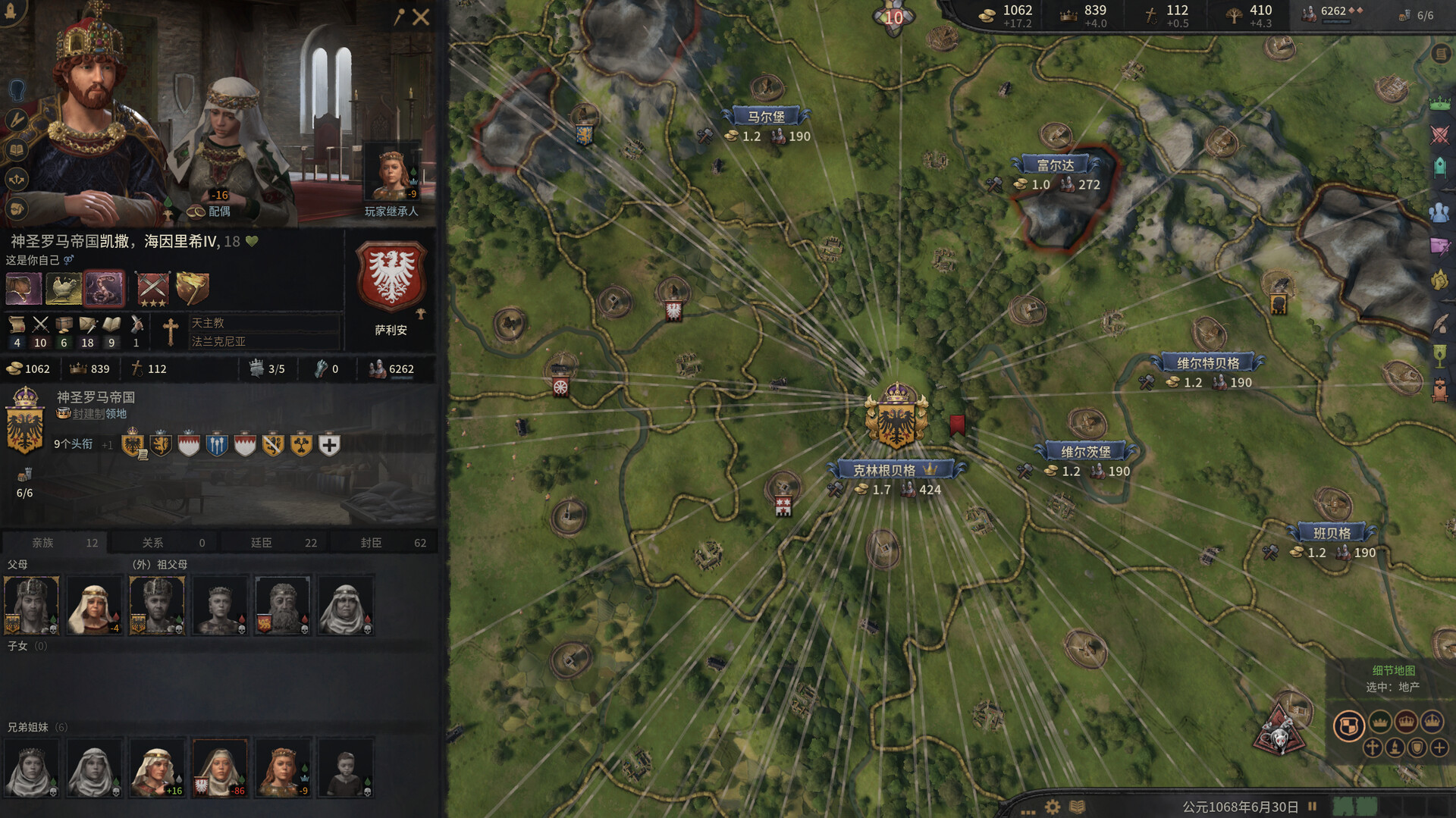Image resolution: width=1456 pixels, height=818 pixels.
Task: Select the faith map mode cross icon
Action: [1372, 749]
